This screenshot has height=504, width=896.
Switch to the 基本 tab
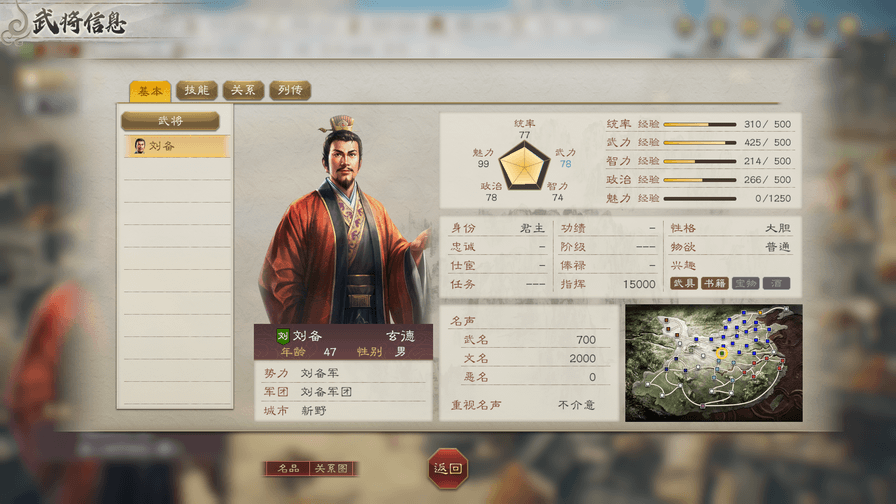pyautogui.click(x=149, y=91)
